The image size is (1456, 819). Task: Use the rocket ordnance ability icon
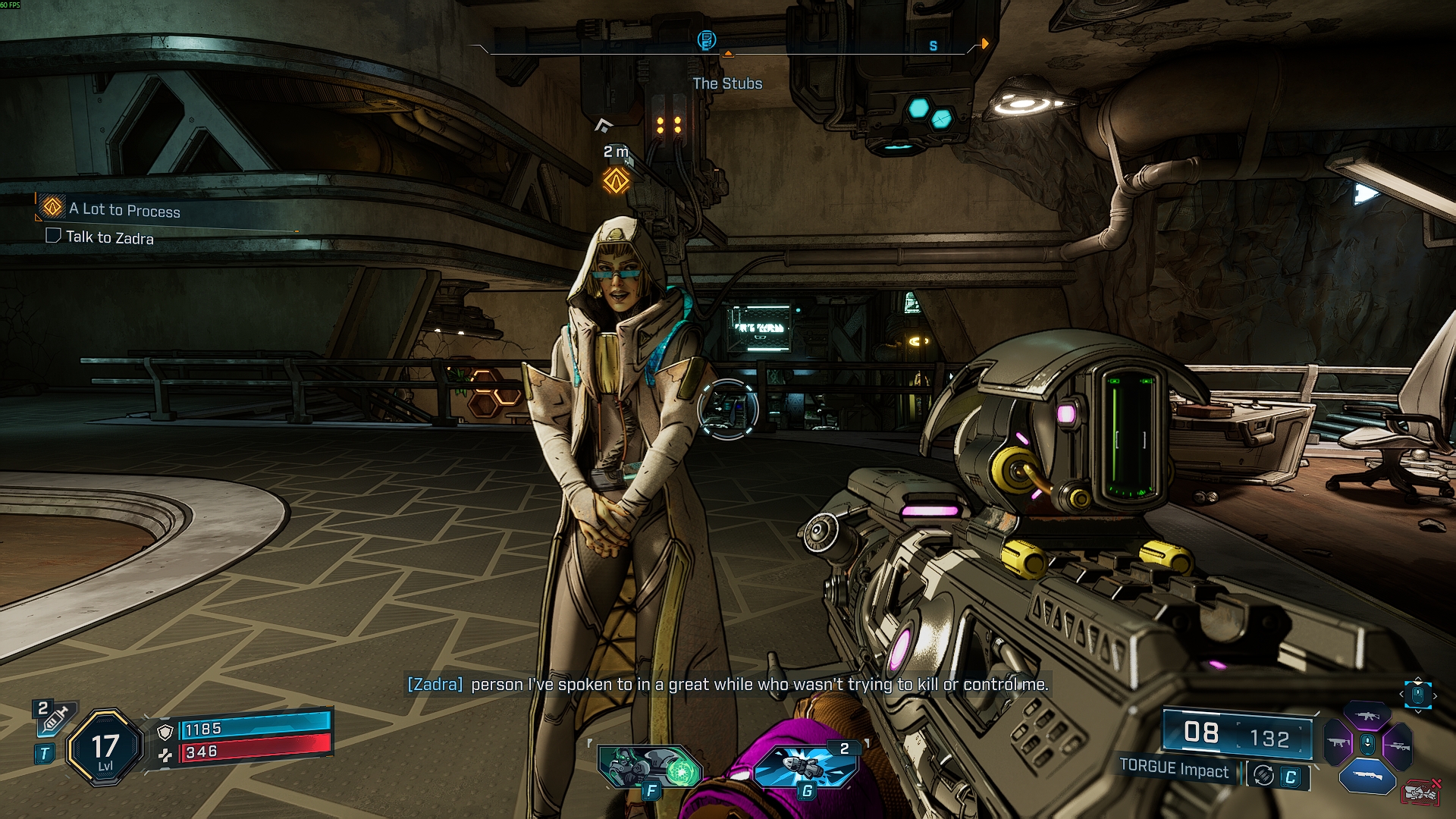(807, 767)
